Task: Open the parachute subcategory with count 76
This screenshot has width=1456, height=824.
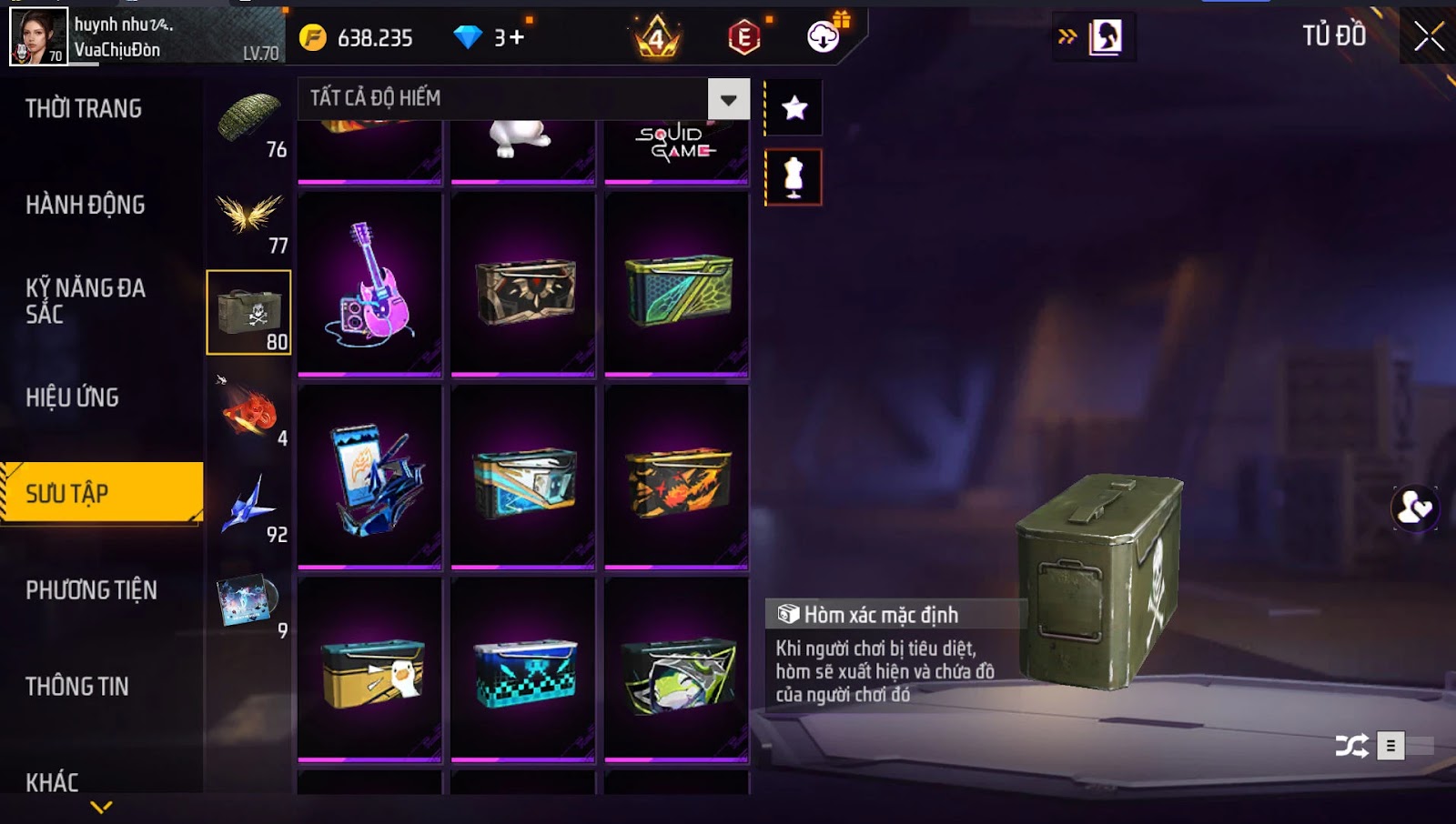Action: point(249,122)
